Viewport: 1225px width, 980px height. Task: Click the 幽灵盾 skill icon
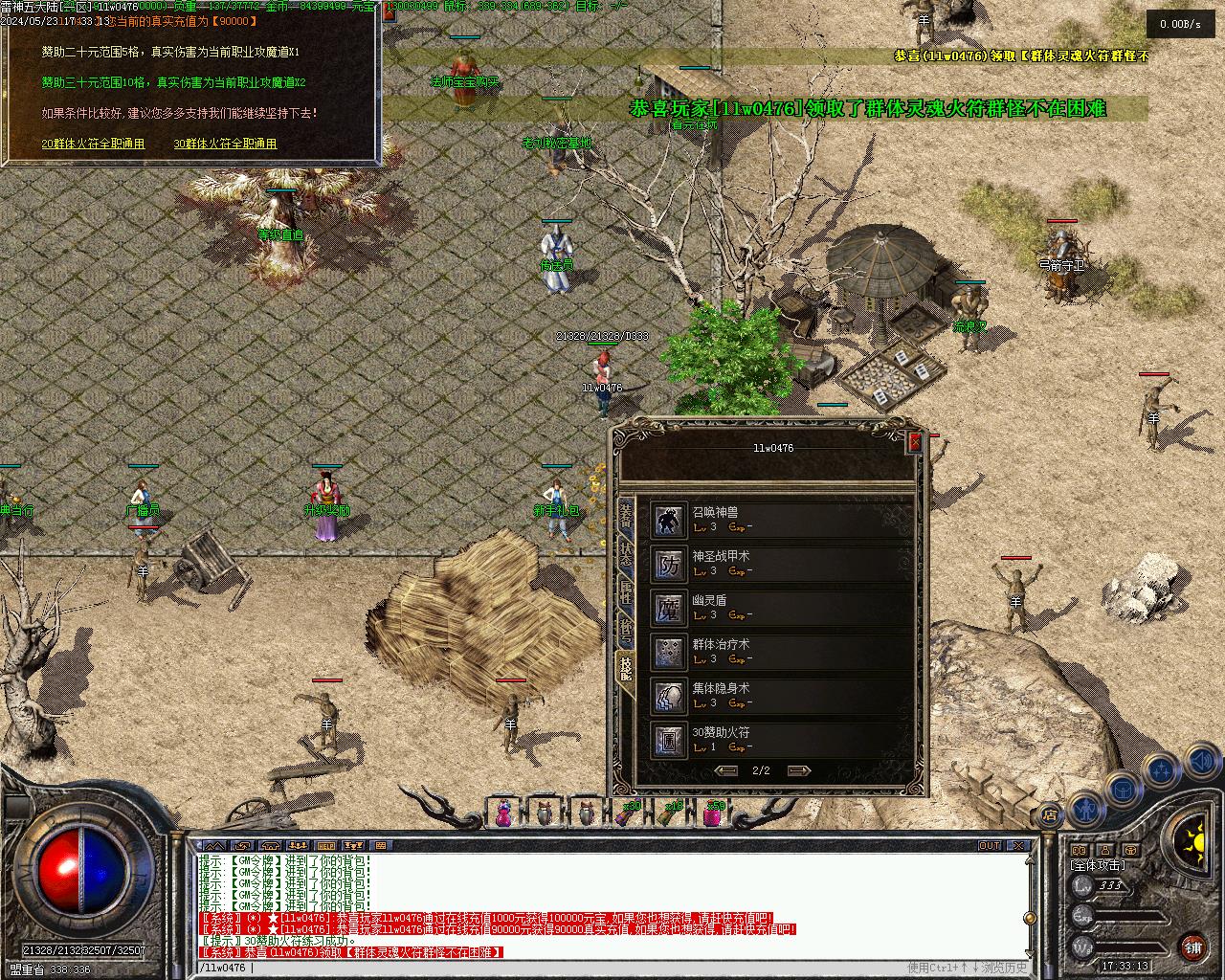[x=670, y=609]
